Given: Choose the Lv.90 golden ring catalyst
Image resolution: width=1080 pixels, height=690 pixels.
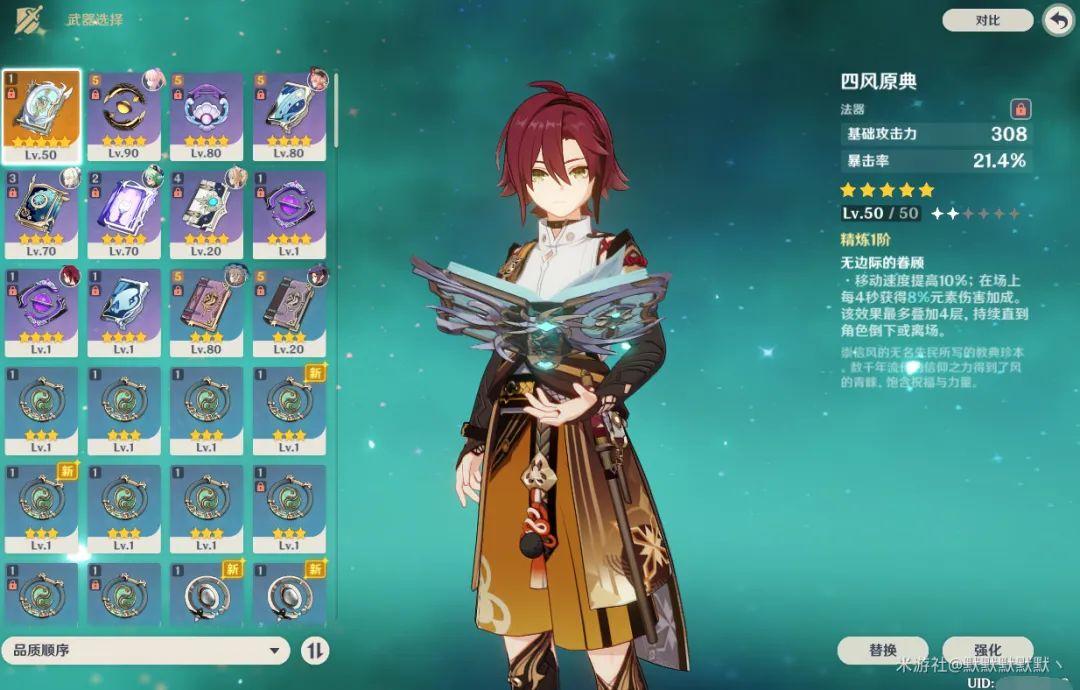Looking at the screenshot, I should 124,115.
